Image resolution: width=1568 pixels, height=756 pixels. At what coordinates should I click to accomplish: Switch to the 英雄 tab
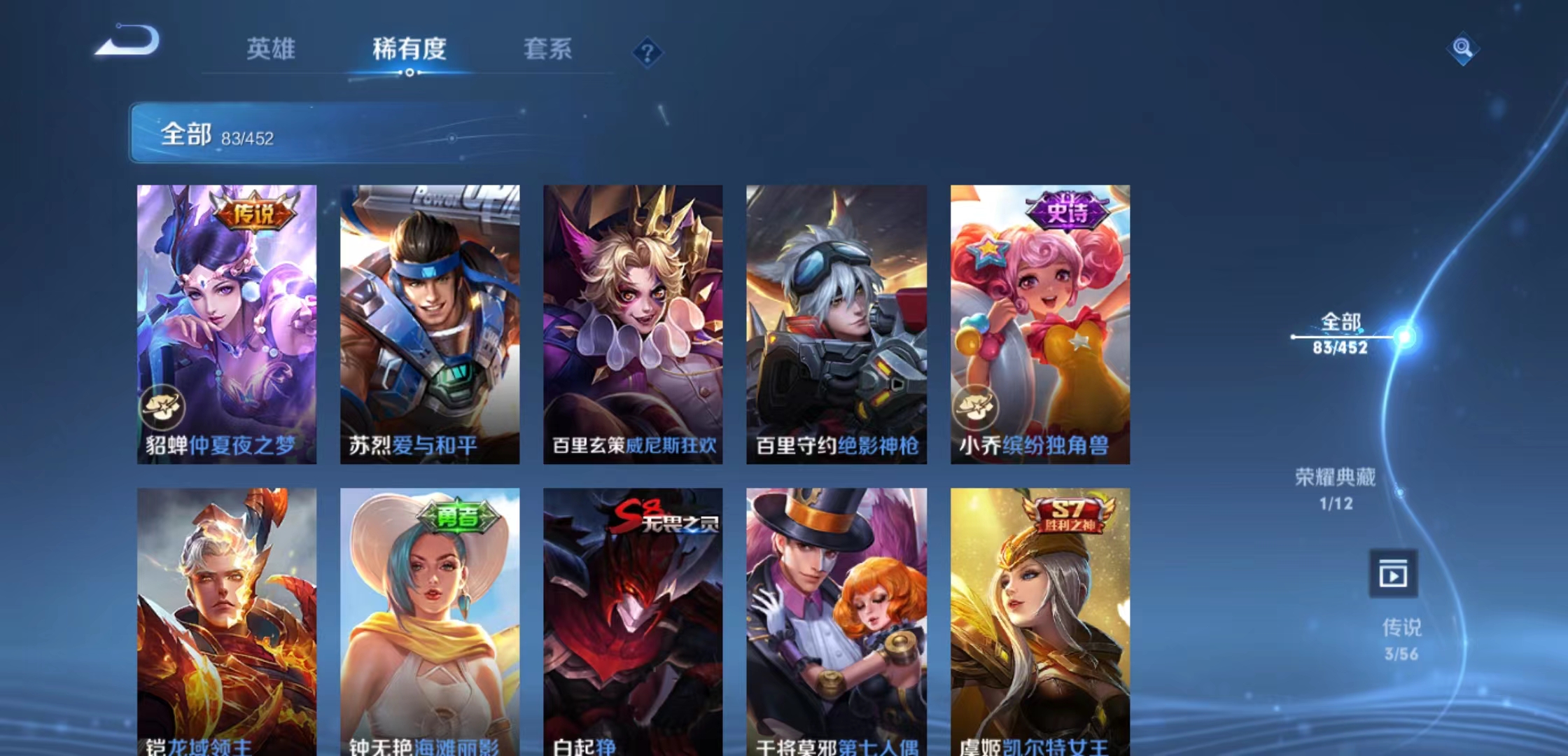click(272, 49)
